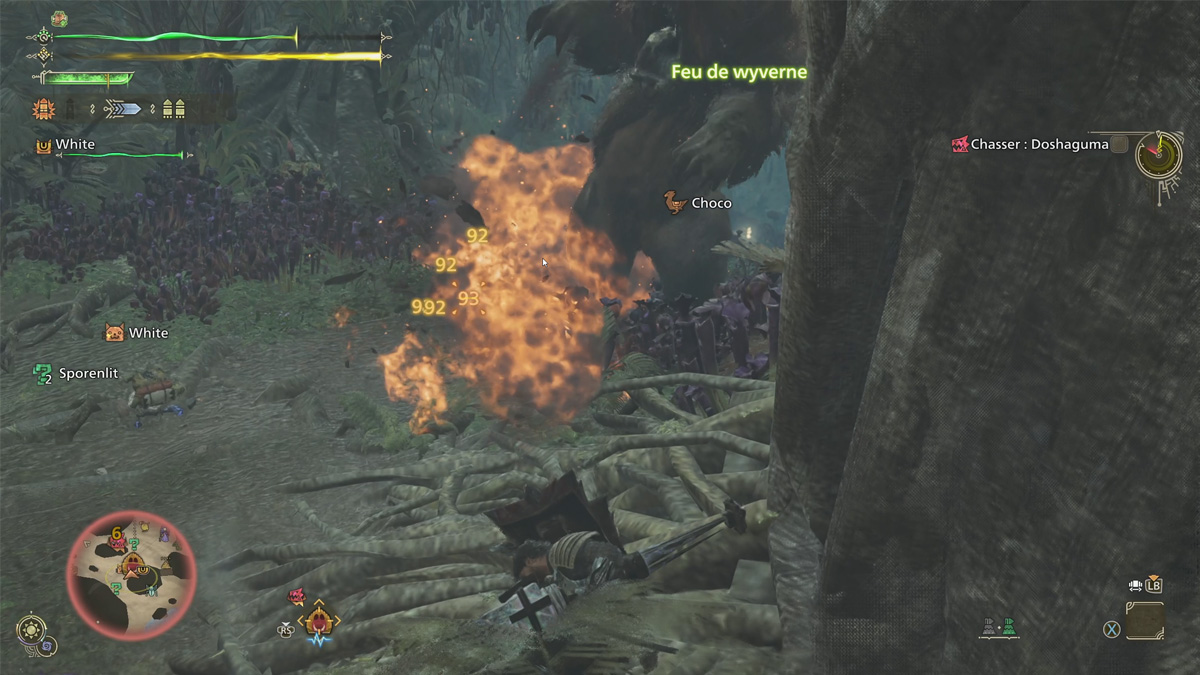Click the blue beetle icon on minimap
Viewport: 1200px width, 675px height.
153,590
